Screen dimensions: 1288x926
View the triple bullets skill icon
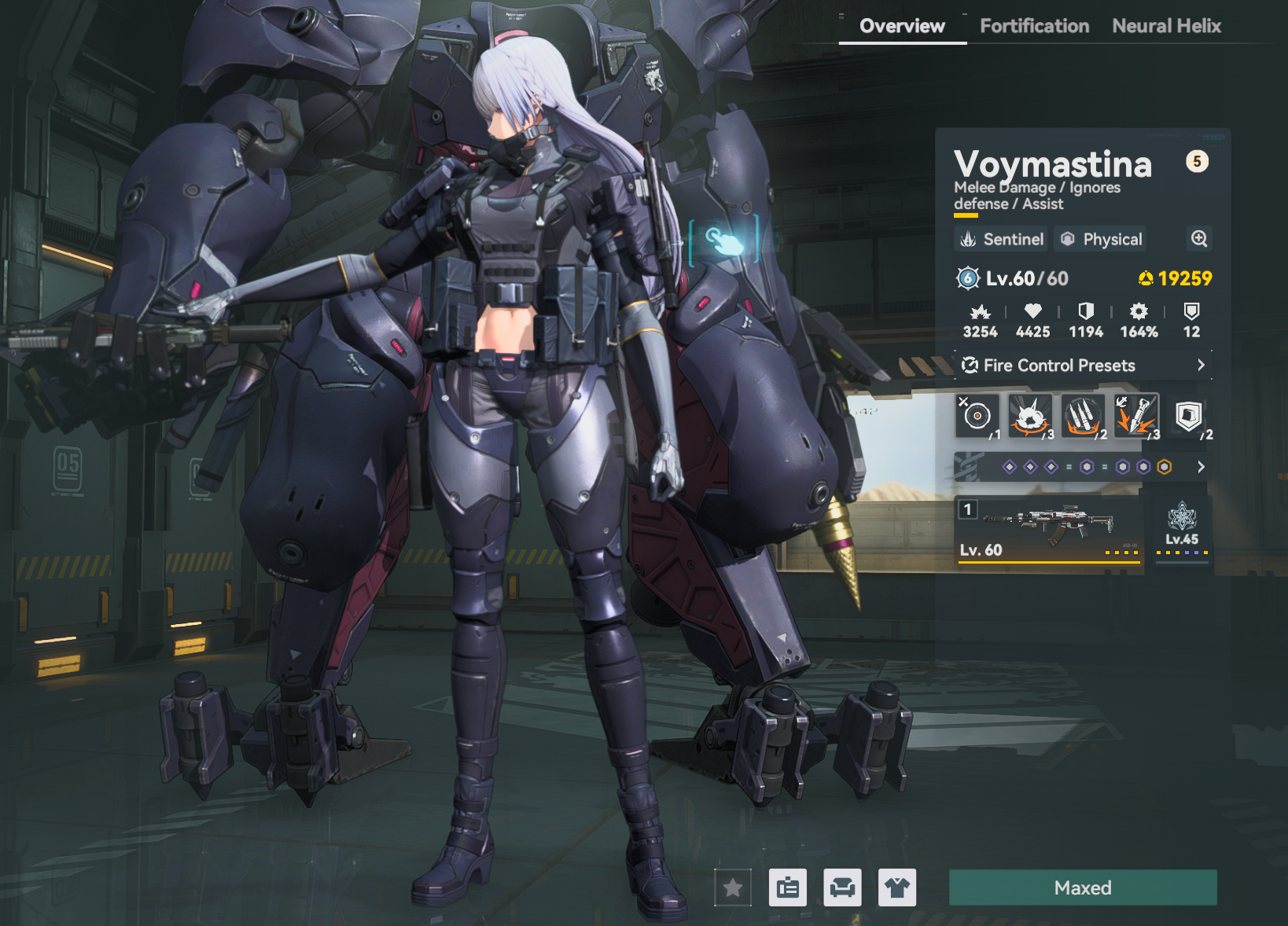tap(1083, 415)
